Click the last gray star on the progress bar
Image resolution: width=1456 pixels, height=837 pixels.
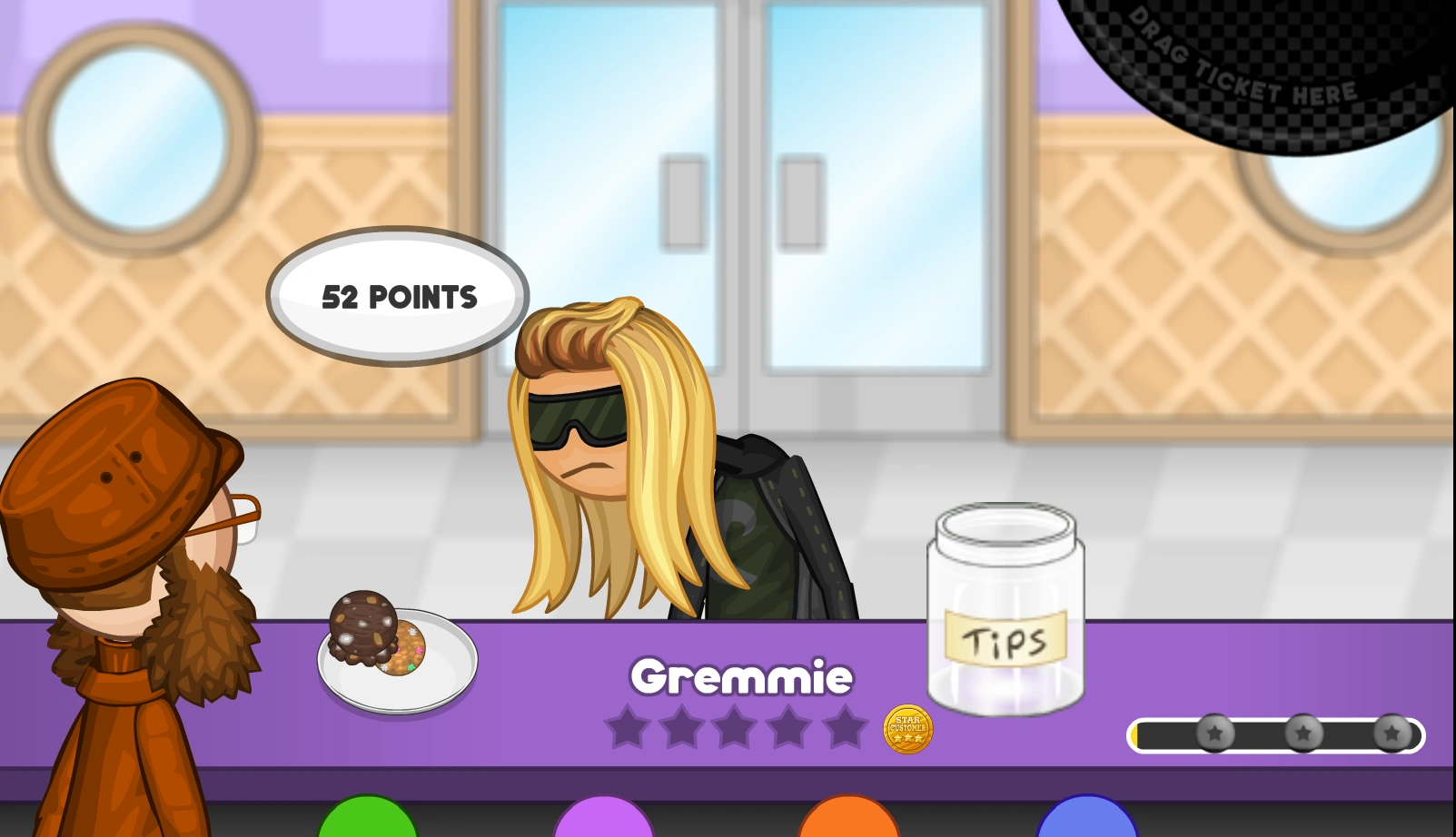point(1390,733)
